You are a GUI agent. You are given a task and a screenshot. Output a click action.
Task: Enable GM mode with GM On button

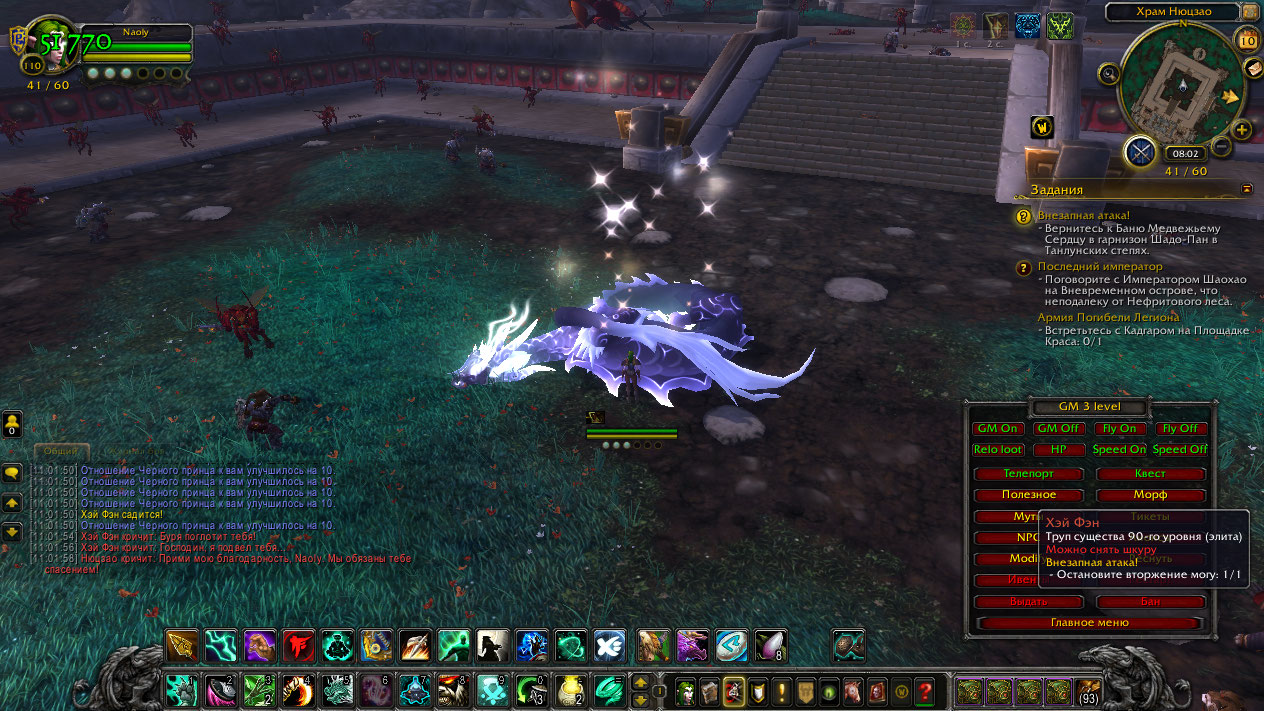997,428
